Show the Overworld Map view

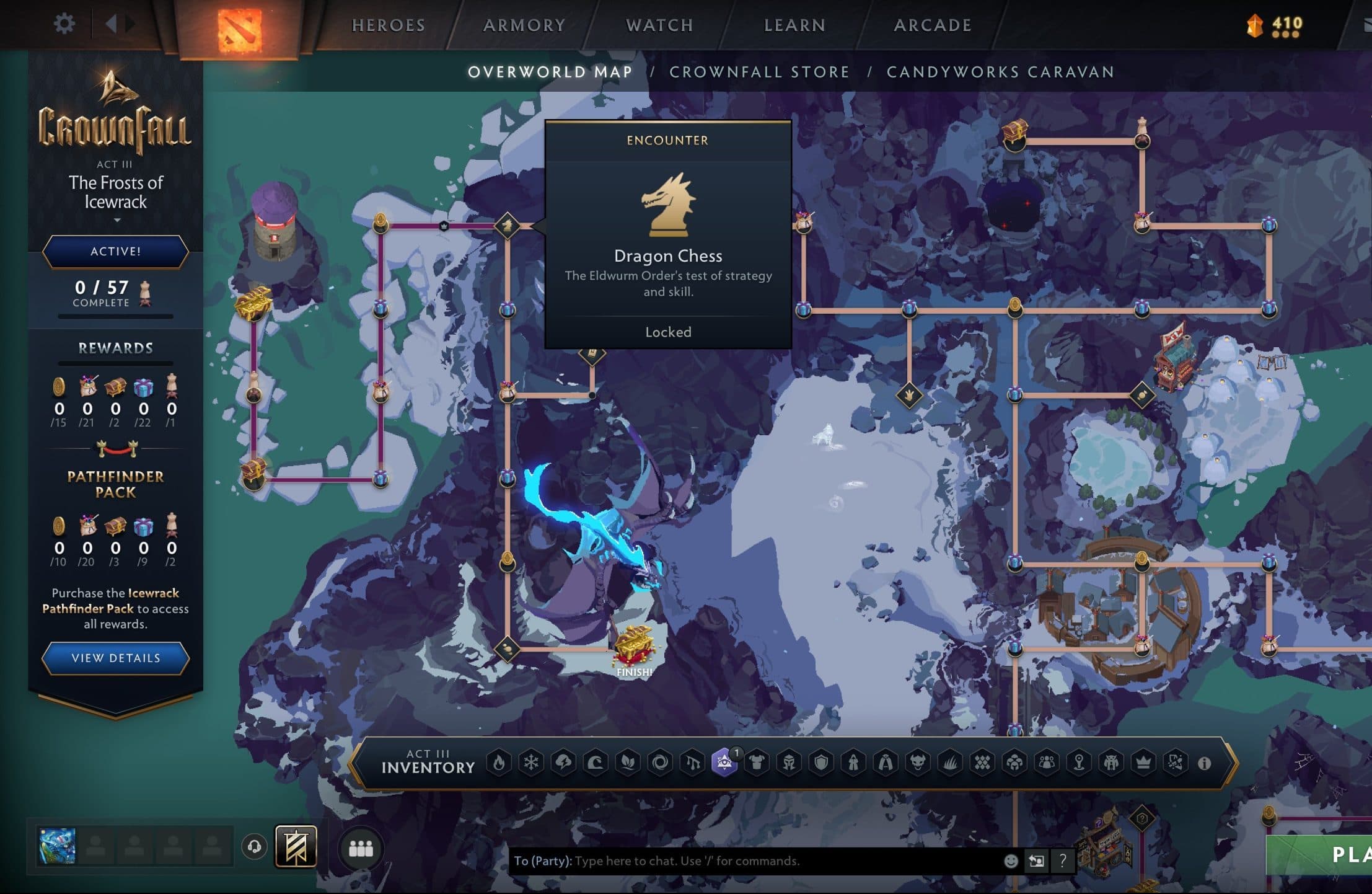[550, 72]
